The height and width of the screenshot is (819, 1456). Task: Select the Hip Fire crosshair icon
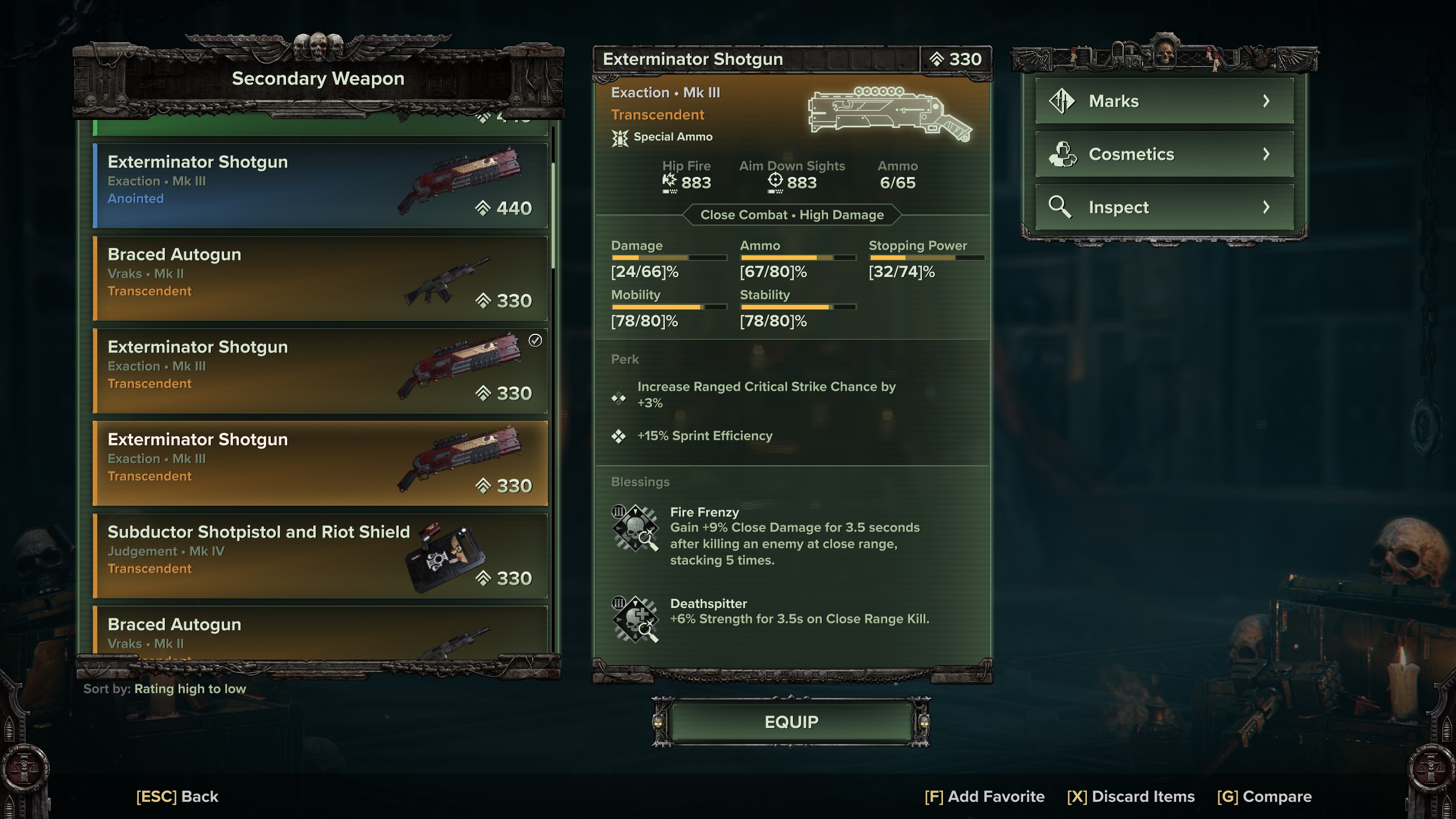(x=669, y=181)
